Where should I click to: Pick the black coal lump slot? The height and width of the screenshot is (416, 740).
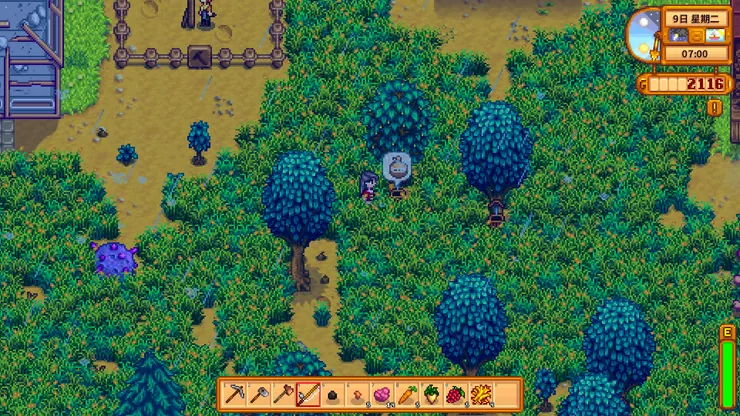pos(333,394)
